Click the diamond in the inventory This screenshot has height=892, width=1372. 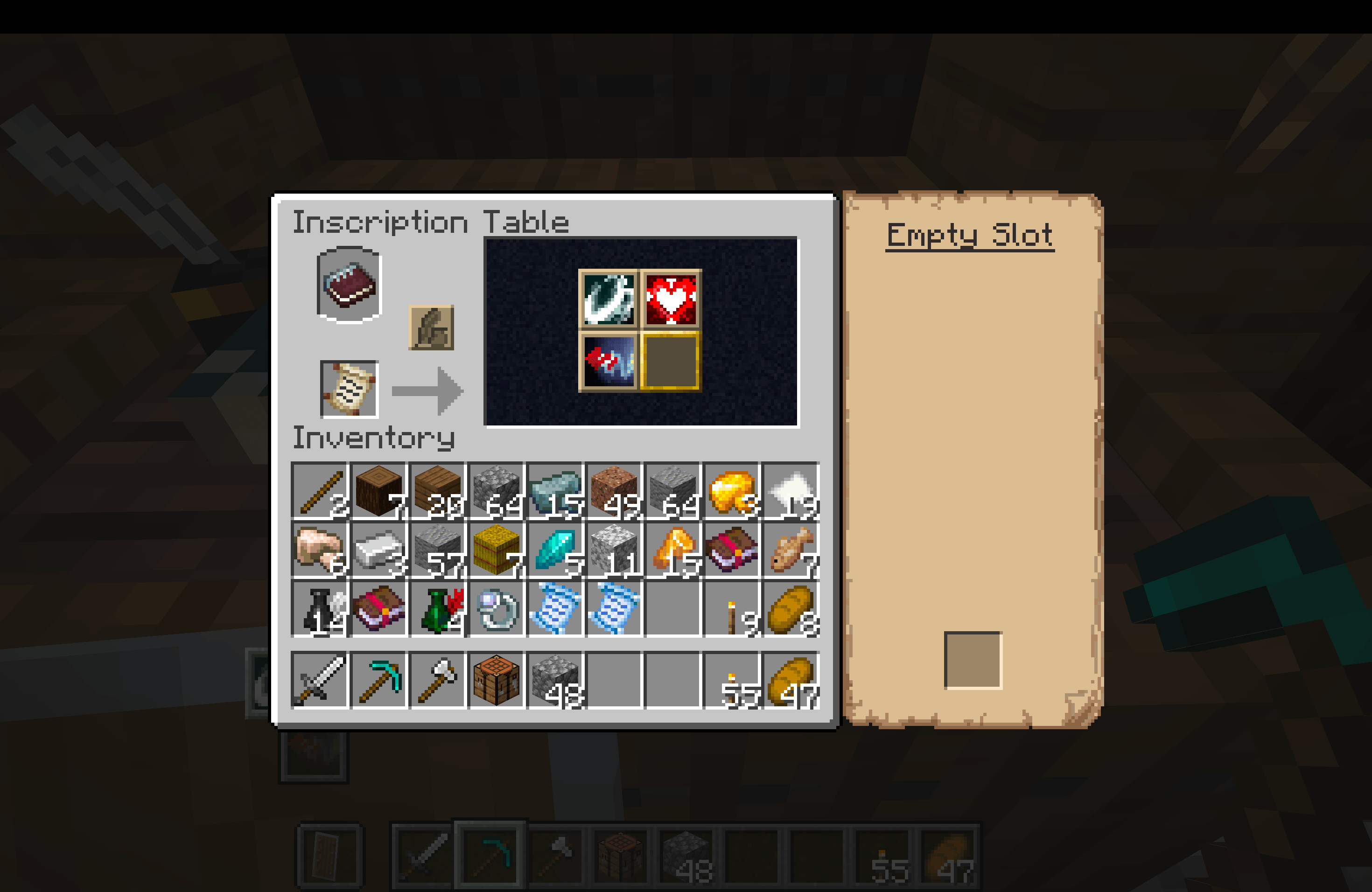click(553, 549)
